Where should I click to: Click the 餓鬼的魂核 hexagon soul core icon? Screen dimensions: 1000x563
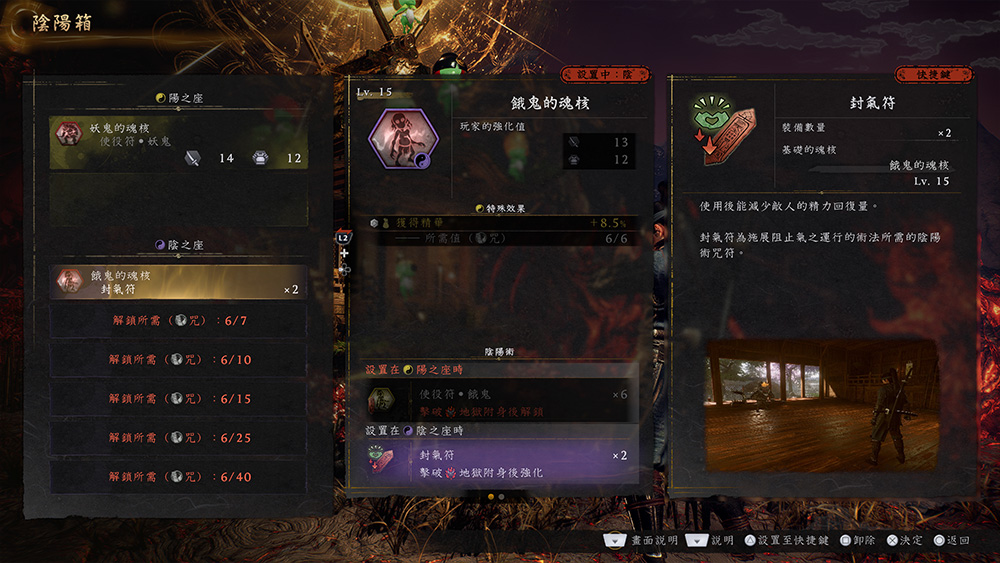pos(402,138)
